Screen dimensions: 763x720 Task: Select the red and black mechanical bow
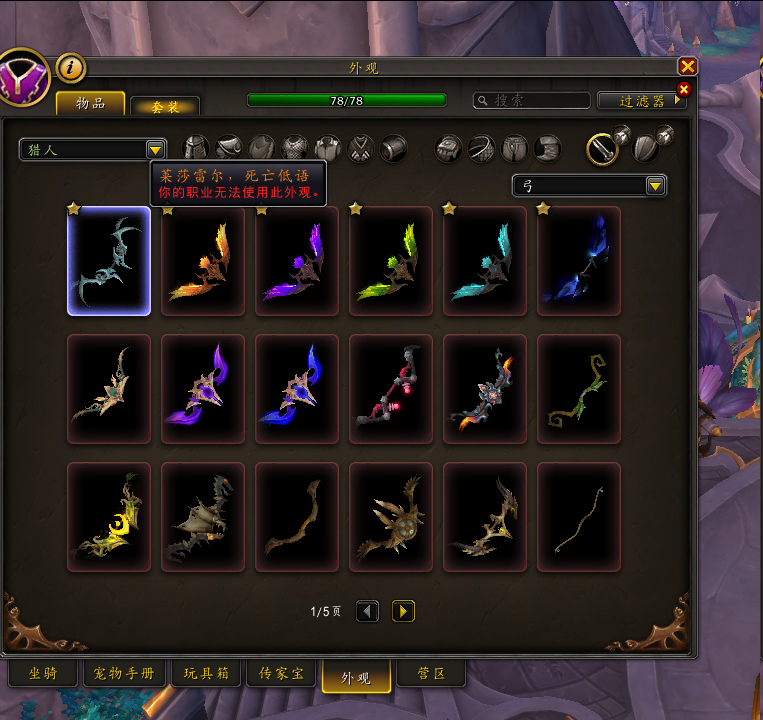[391, 388]
